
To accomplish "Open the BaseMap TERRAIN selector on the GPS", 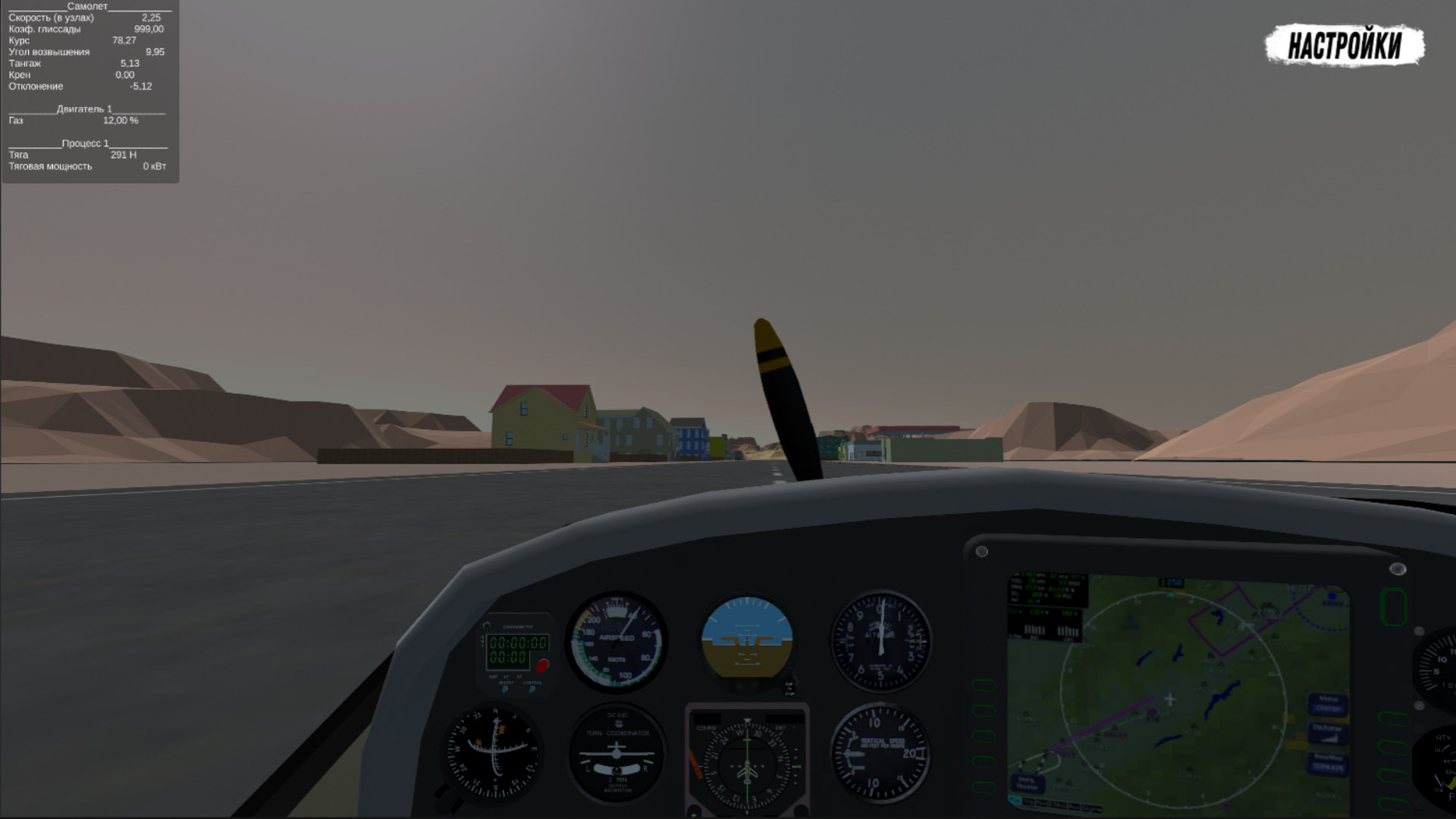I will click(x=1327, y=764).
